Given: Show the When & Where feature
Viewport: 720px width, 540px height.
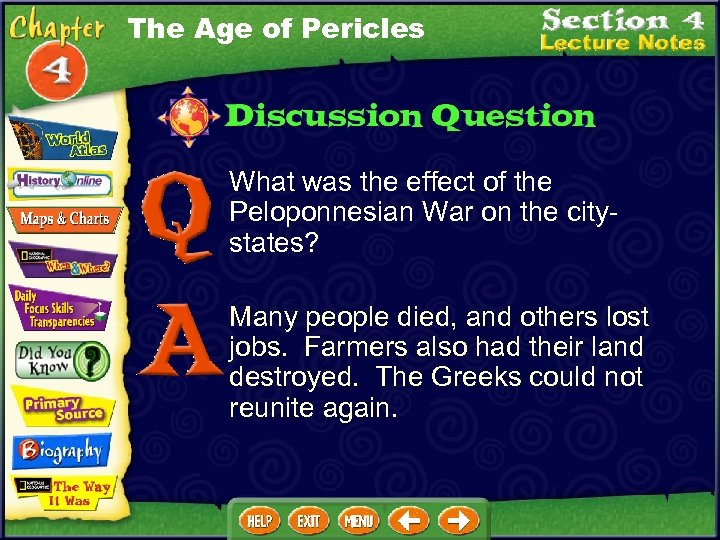Looking at the screenshot, I should (62, 258).
